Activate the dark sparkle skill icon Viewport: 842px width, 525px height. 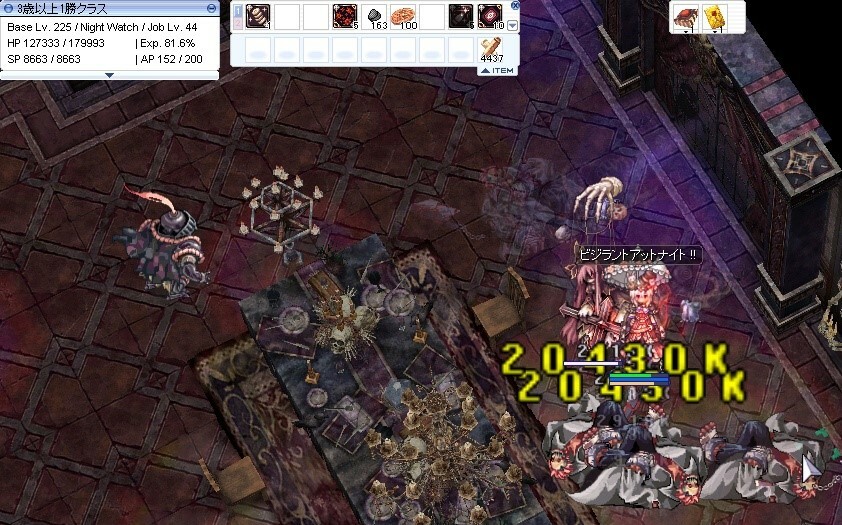coord(461,17)
